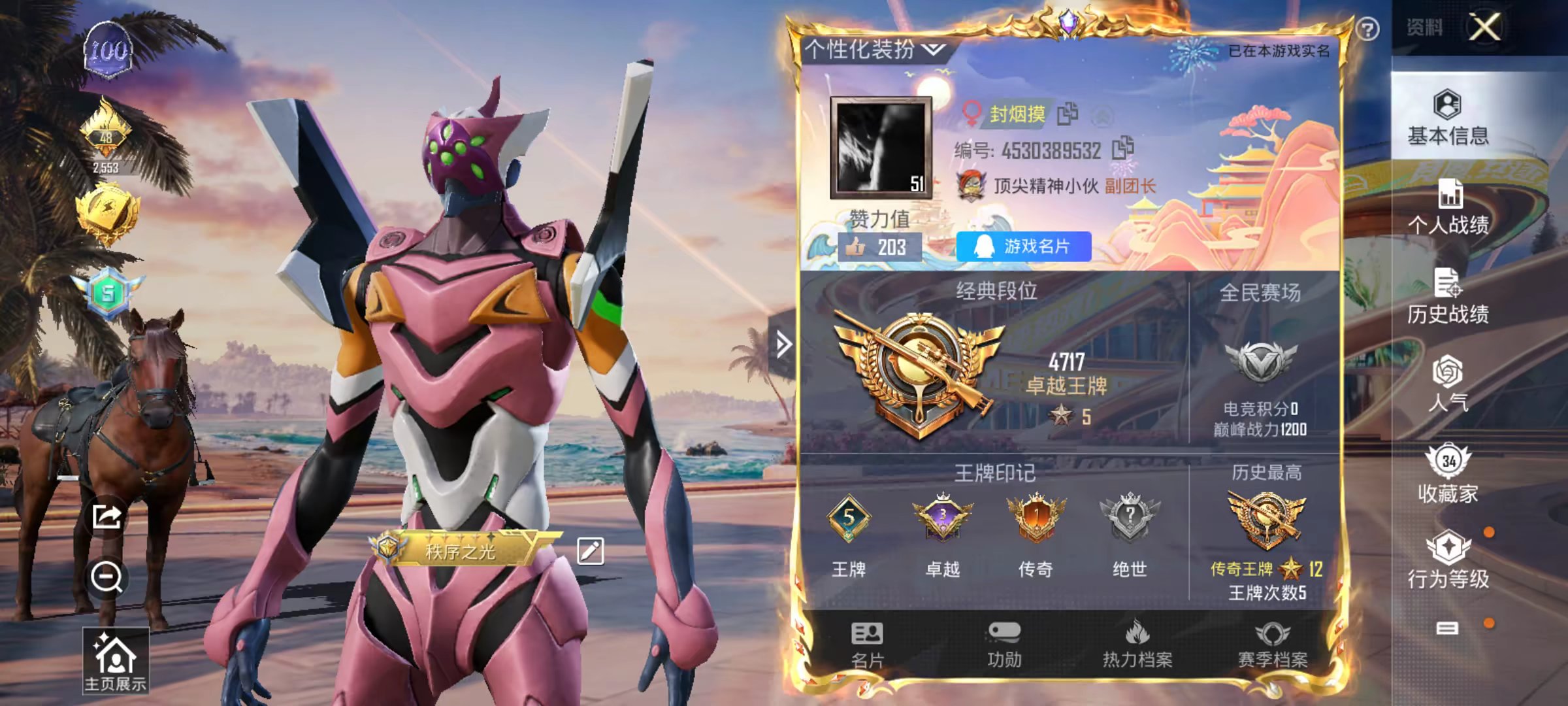Open the 名片 section

867,645
